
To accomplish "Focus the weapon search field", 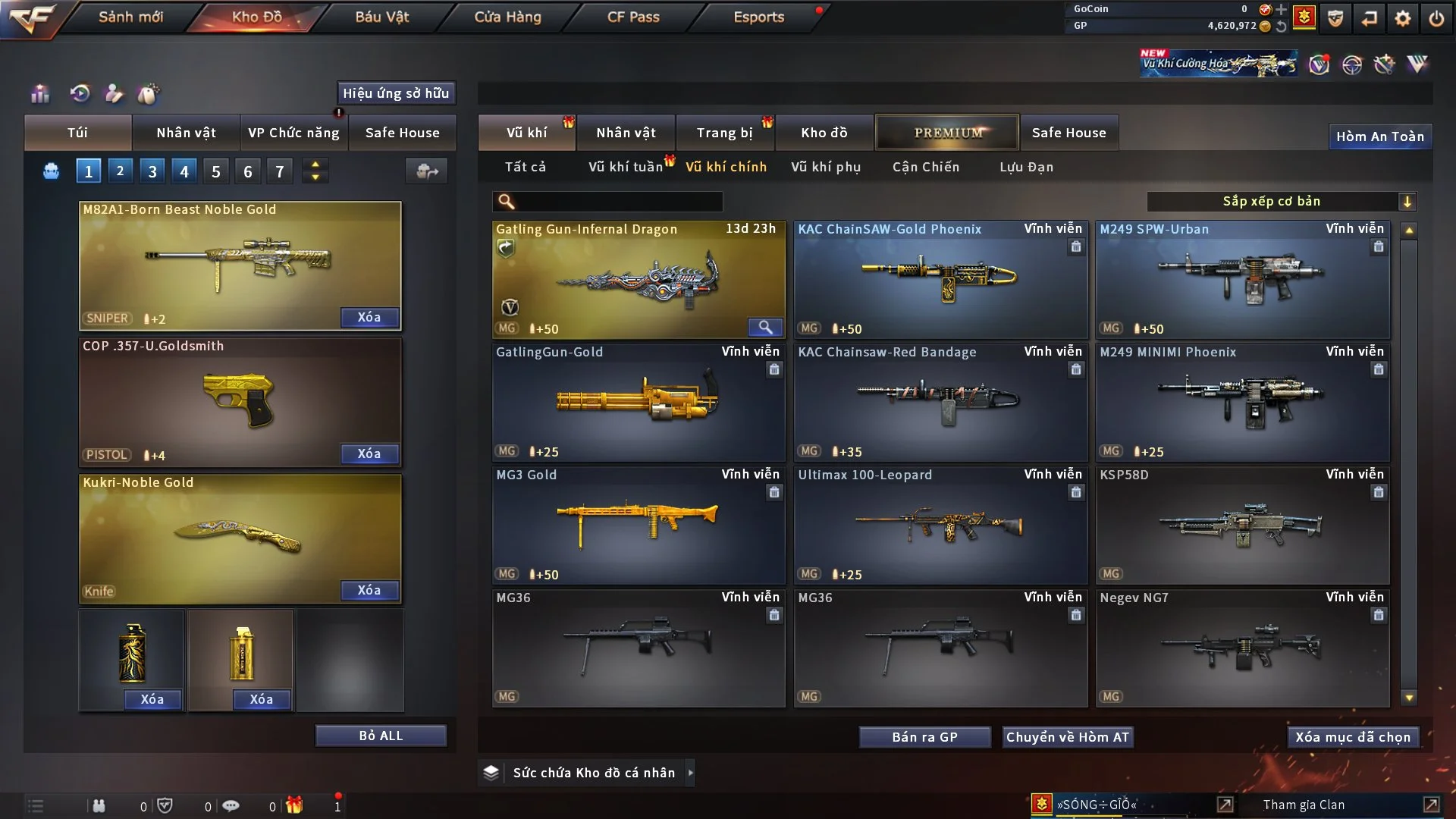I will pyautogui.click(x=618, y=201).
